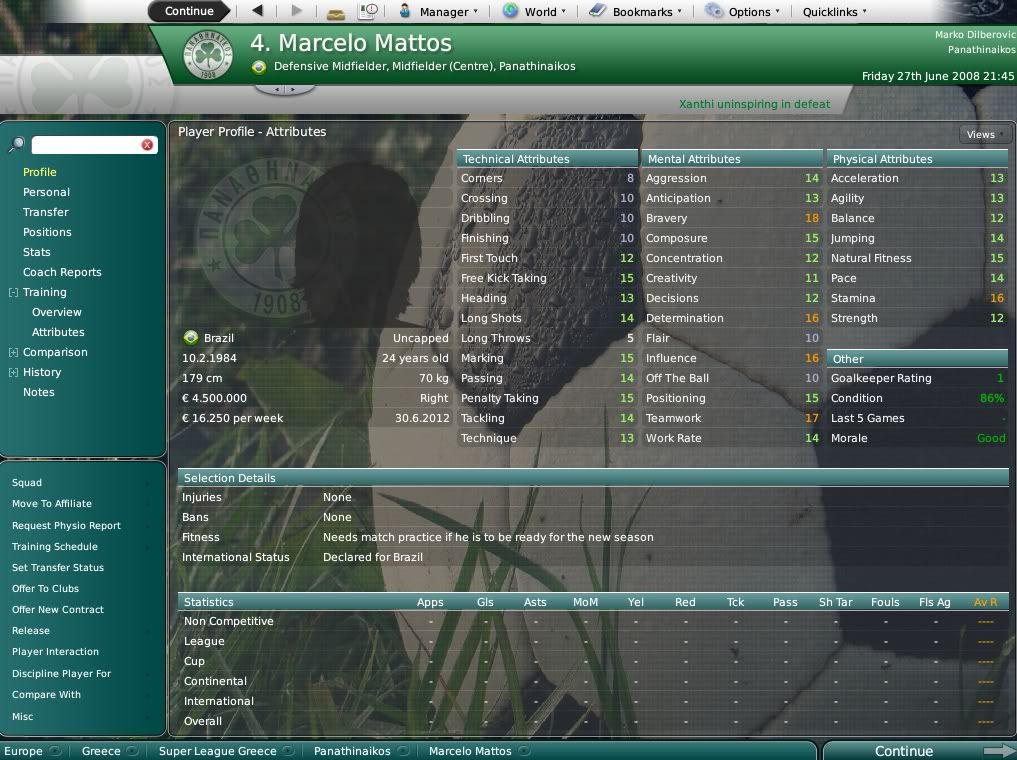
Task: Go to Super League Greece breadcrumb
Action: click(x=217, y=751)
